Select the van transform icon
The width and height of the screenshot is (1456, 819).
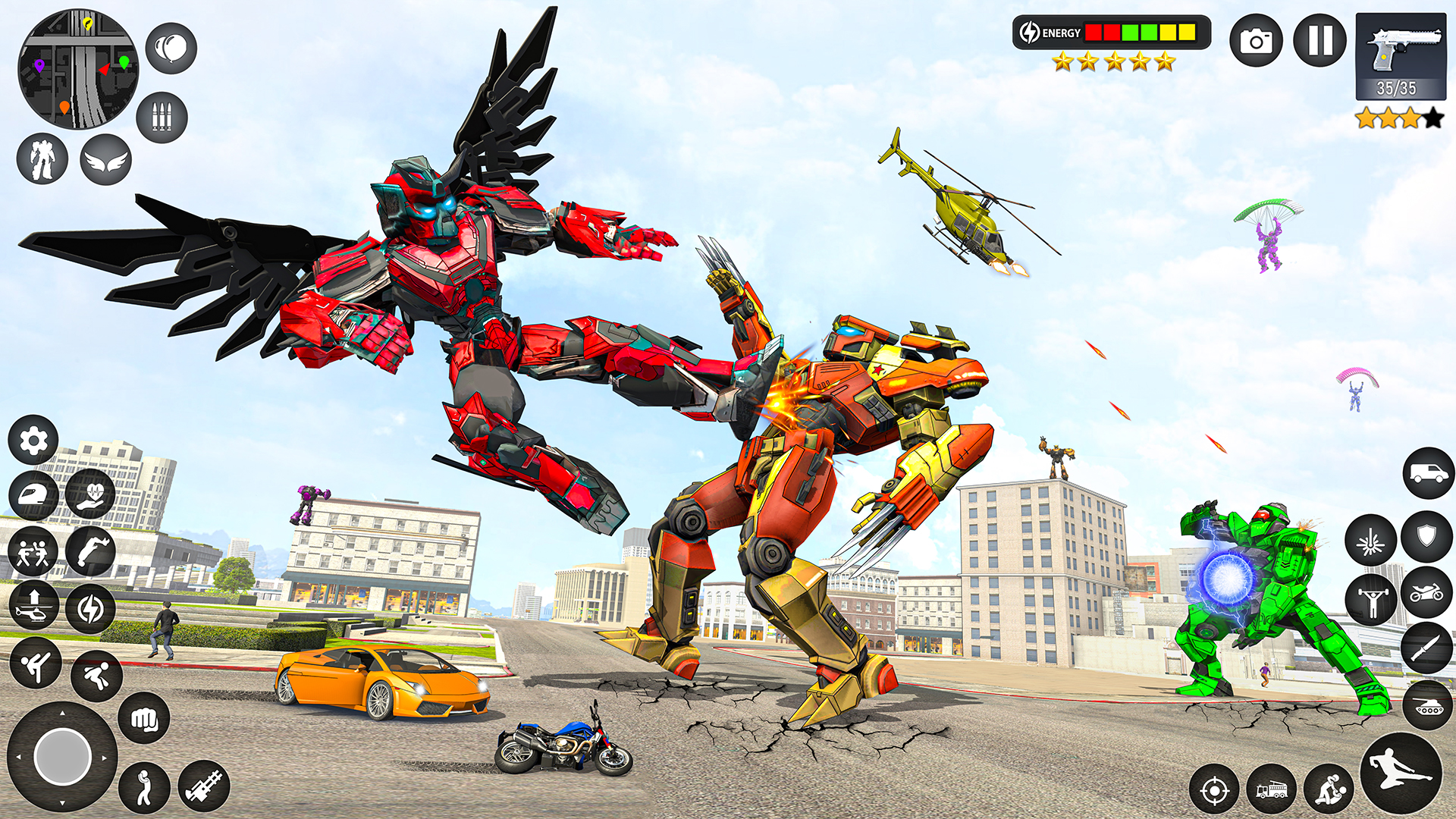click(1428, 473)
